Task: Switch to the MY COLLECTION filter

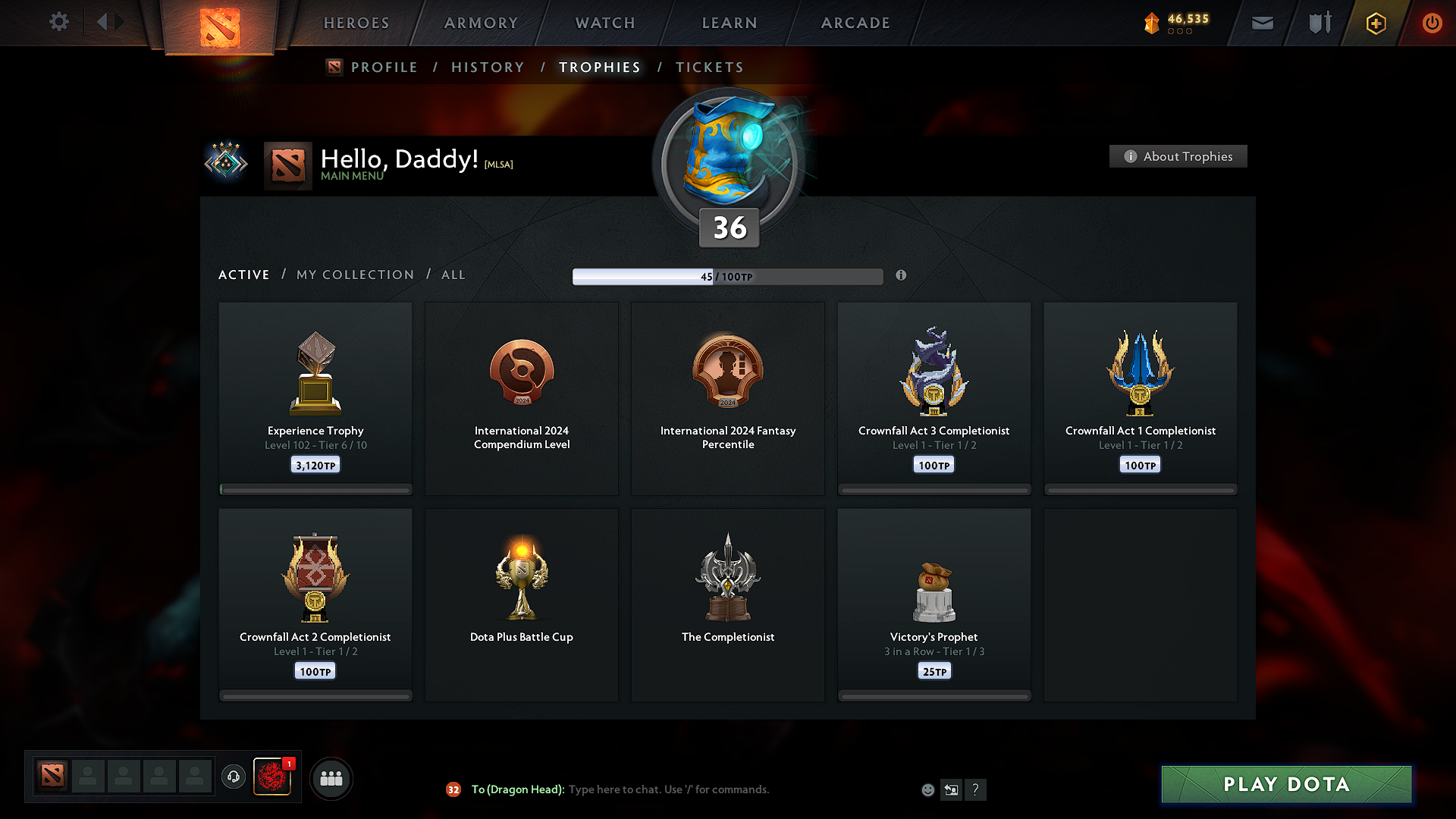Action: pyautogui.click(x=354, y=275)
